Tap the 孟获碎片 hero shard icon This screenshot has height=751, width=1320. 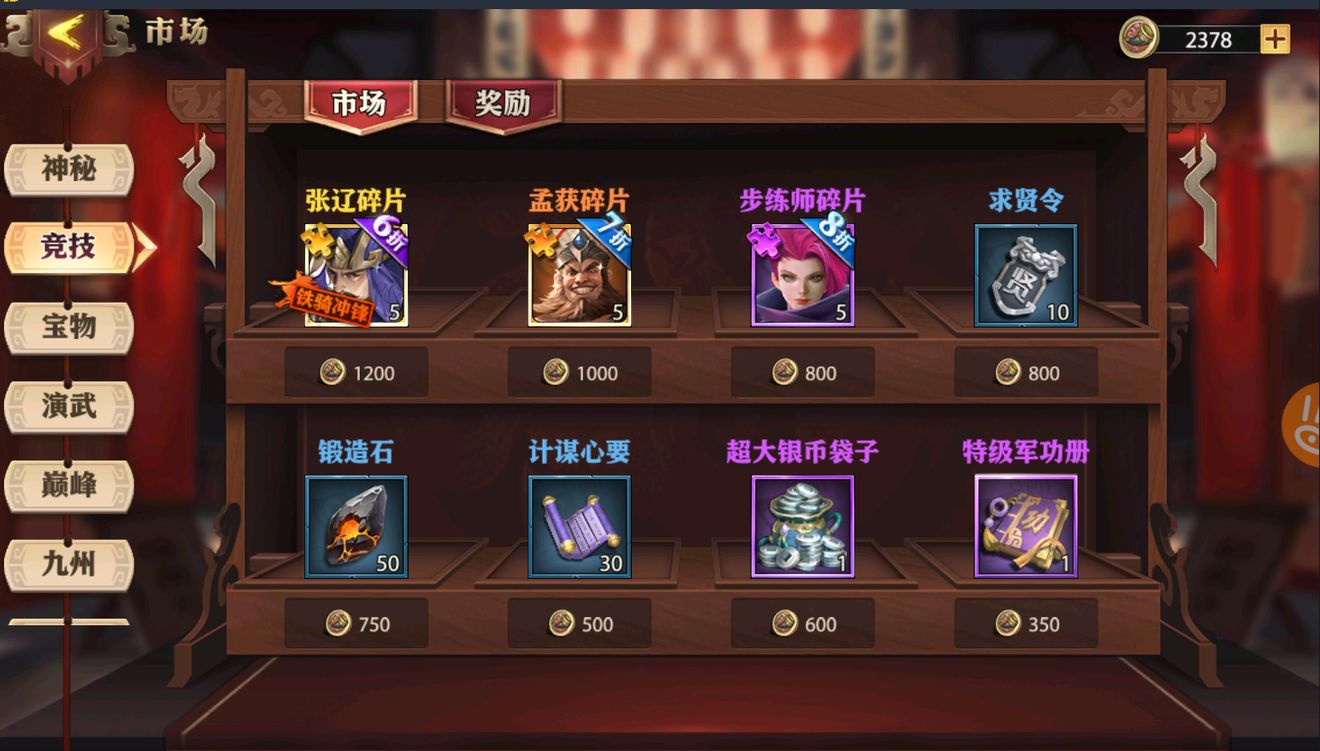pos(579,270)
